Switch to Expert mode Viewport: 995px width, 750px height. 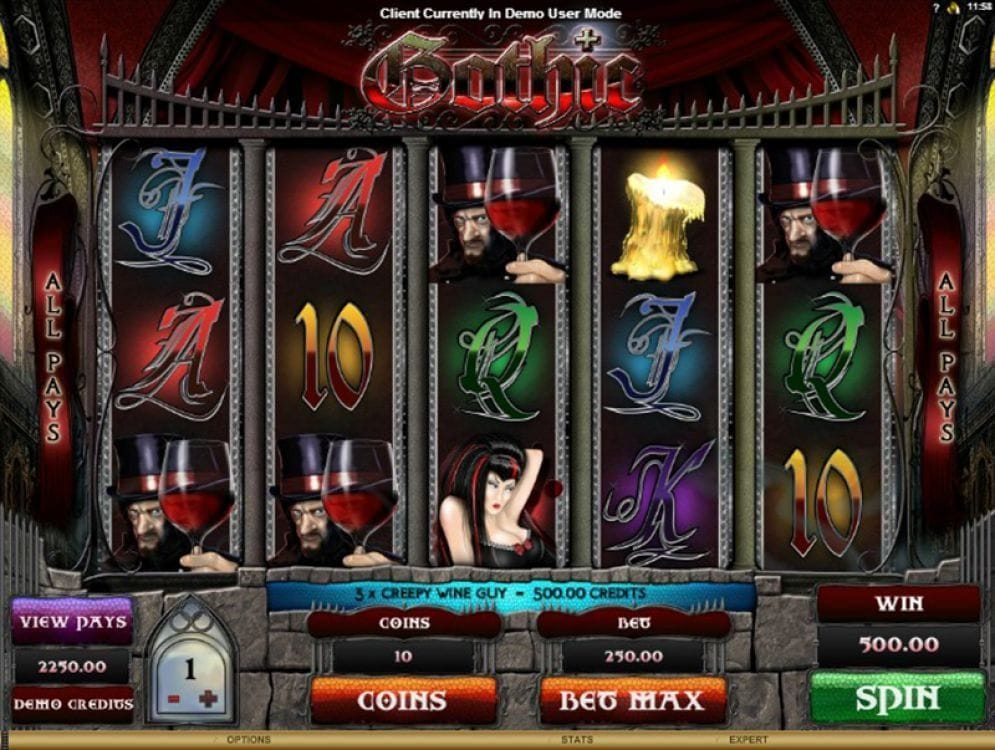click(x=747, y=740)
